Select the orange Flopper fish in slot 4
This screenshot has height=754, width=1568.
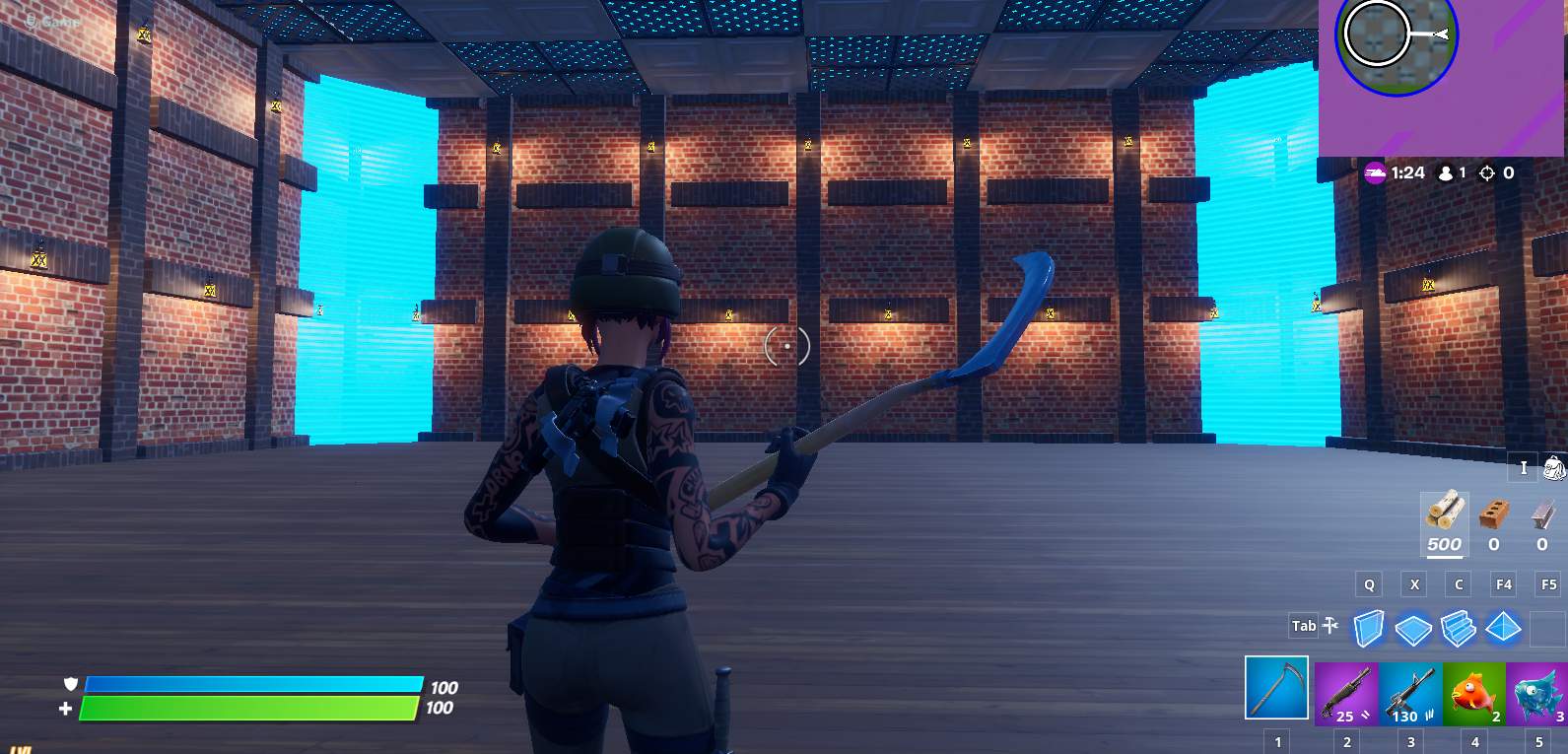[1473, 690]
